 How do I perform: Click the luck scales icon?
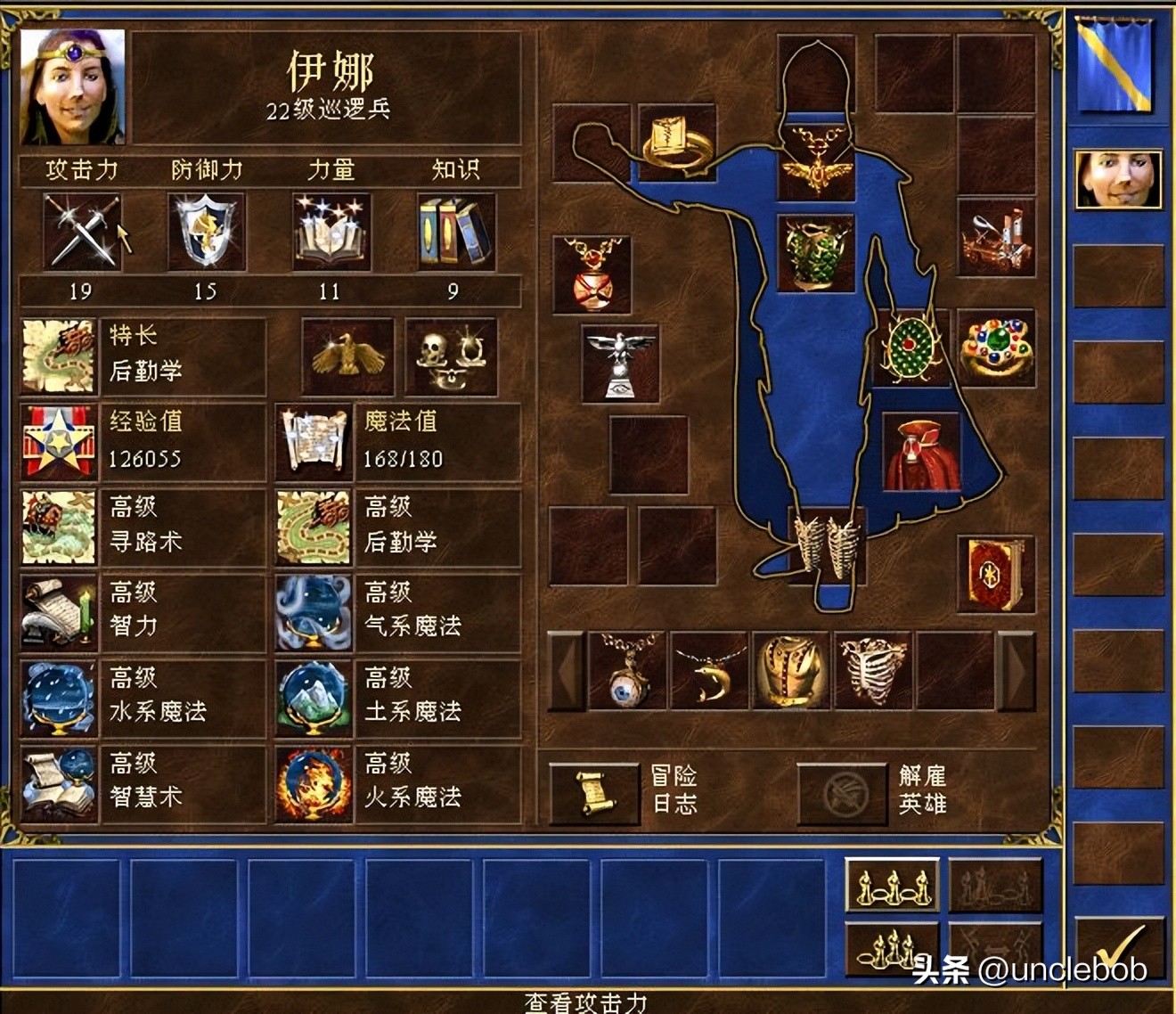coord(450,356)
